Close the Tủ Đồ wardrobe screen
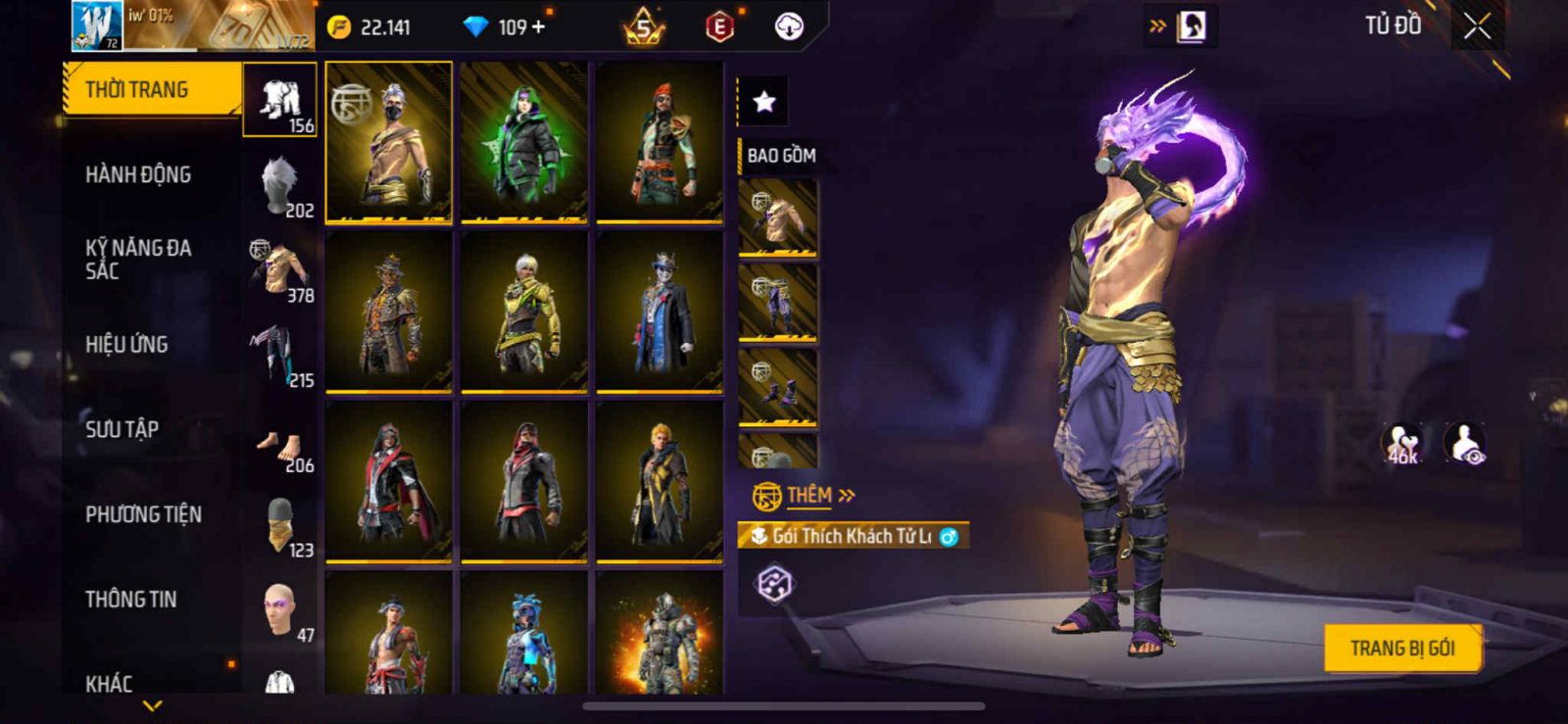Screen dimensions: 1568x724 pyautogui.click(x=1477, y=27)
